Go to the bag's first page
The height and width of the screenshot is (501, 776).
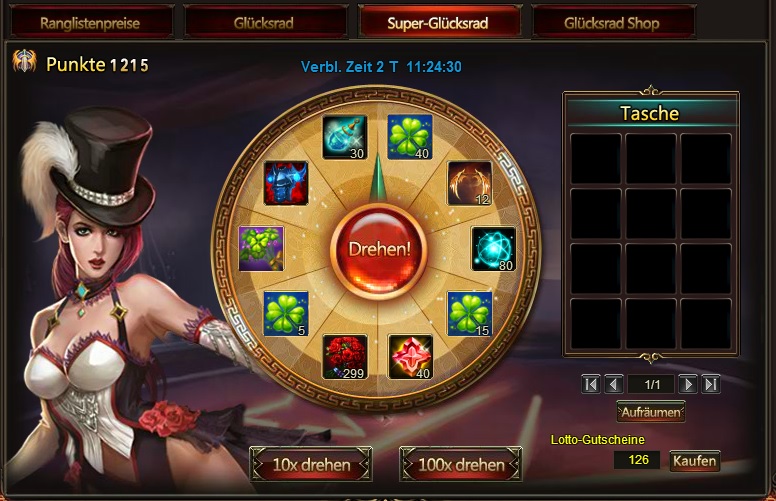point(591,384)
